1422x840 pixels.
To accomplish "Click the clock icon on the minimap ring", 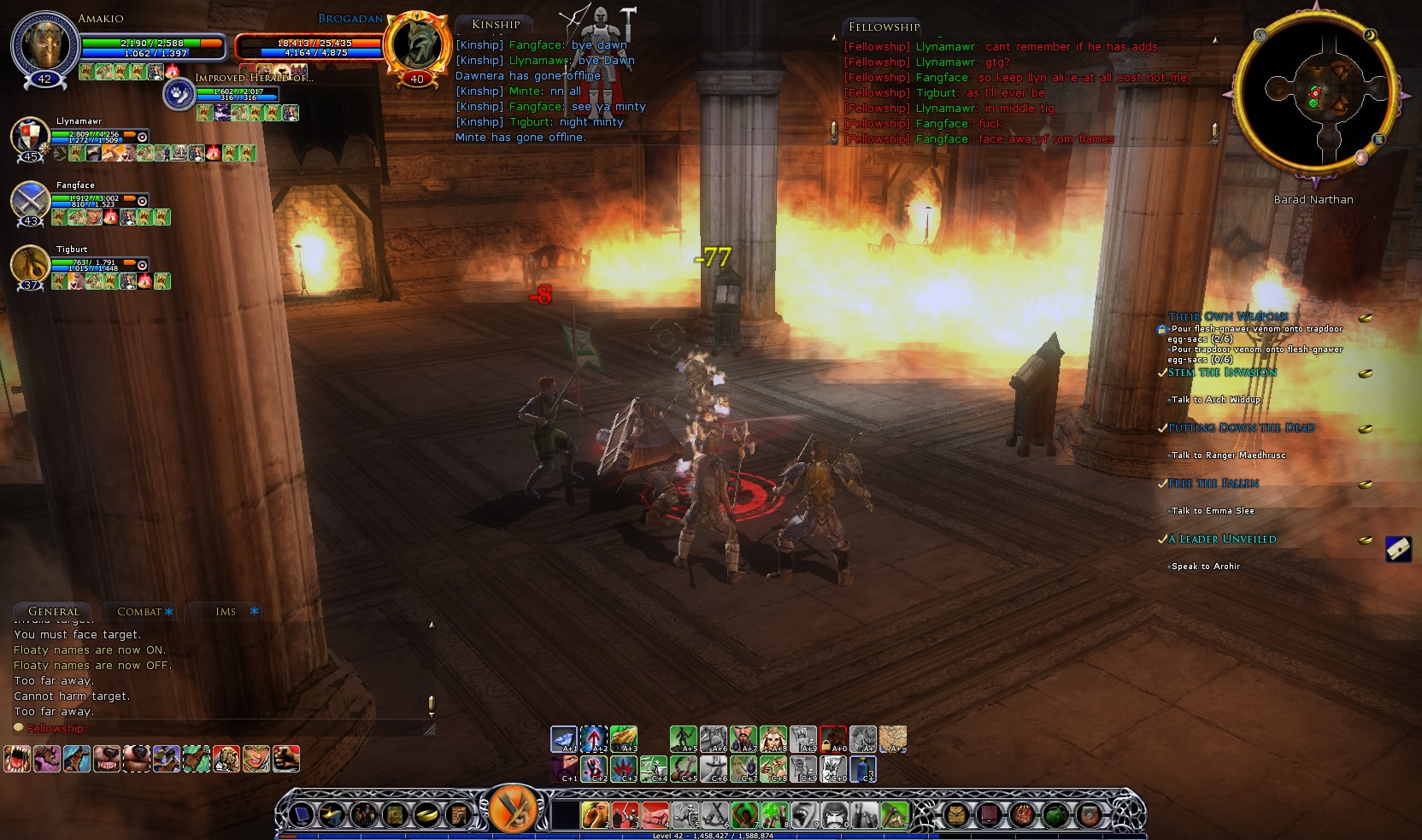I will tap(1260, 35).
